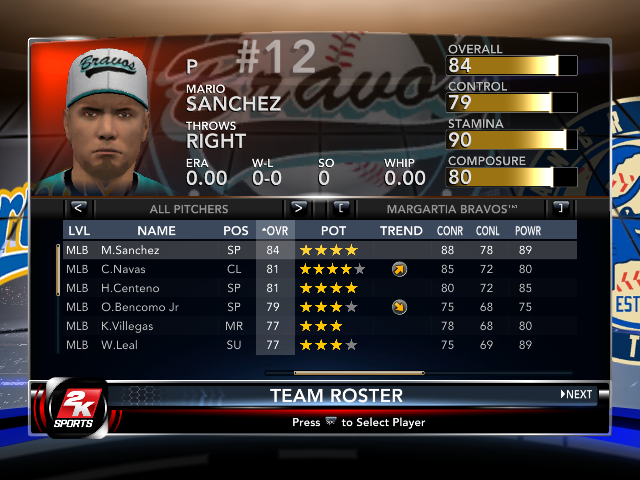Click the right arrow beside All Pitchers
Screen dimensions: 640x480
tap(297, 208)
